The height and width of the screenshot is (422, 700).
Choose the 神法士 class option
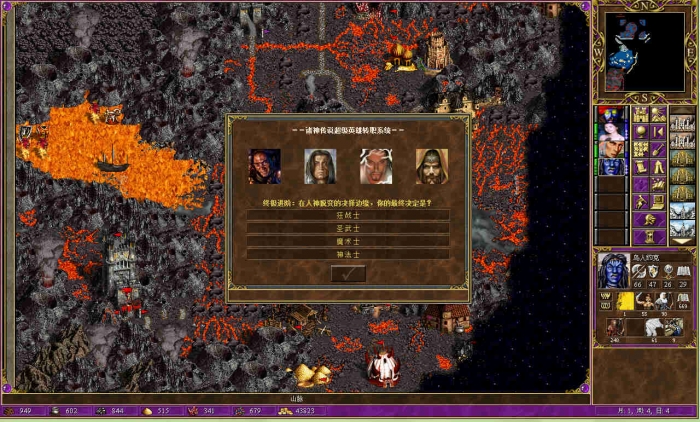point(347,254)
